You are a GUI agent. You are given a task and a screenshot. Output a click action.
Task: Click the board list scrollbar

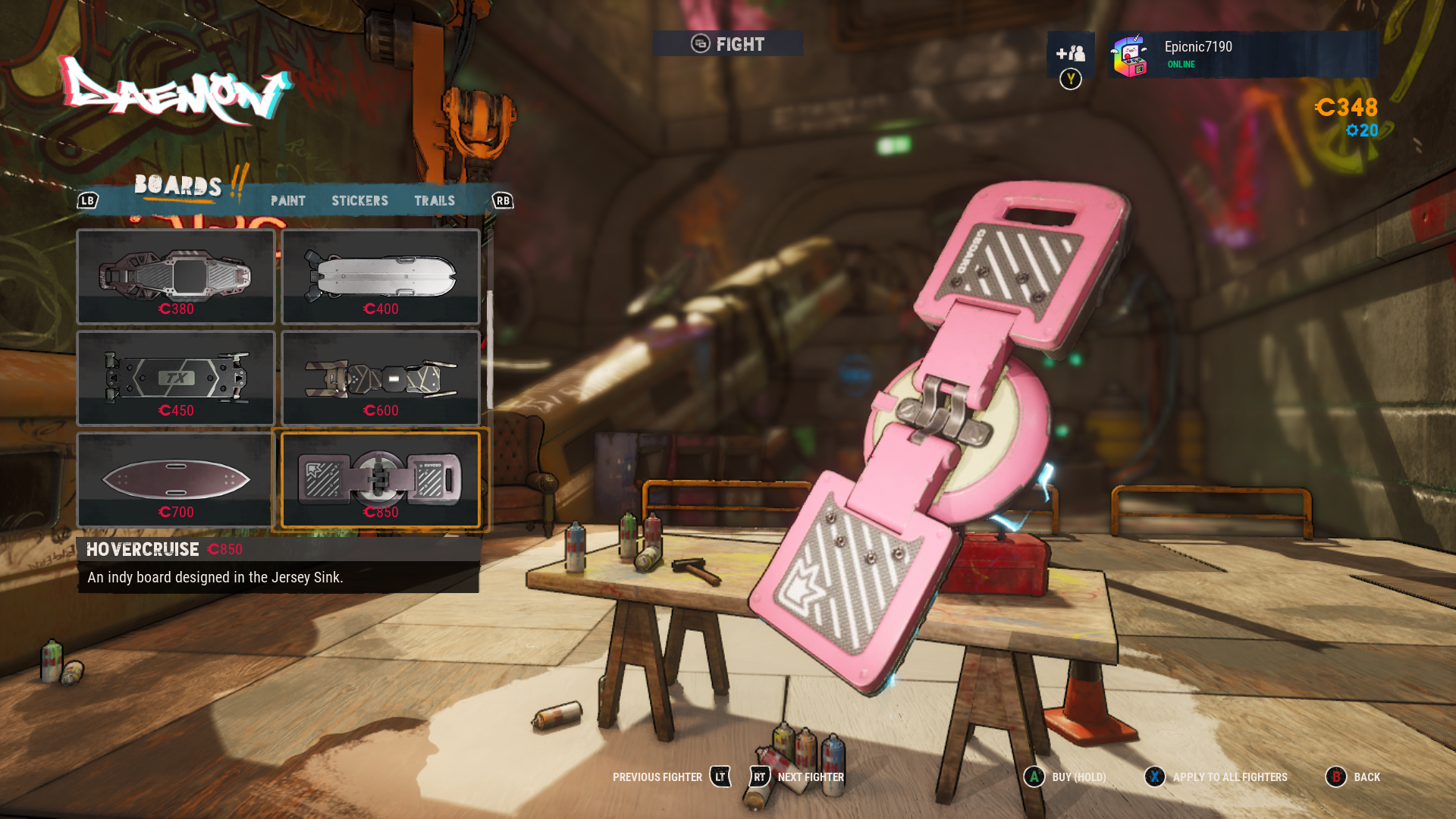click(490, 349)
